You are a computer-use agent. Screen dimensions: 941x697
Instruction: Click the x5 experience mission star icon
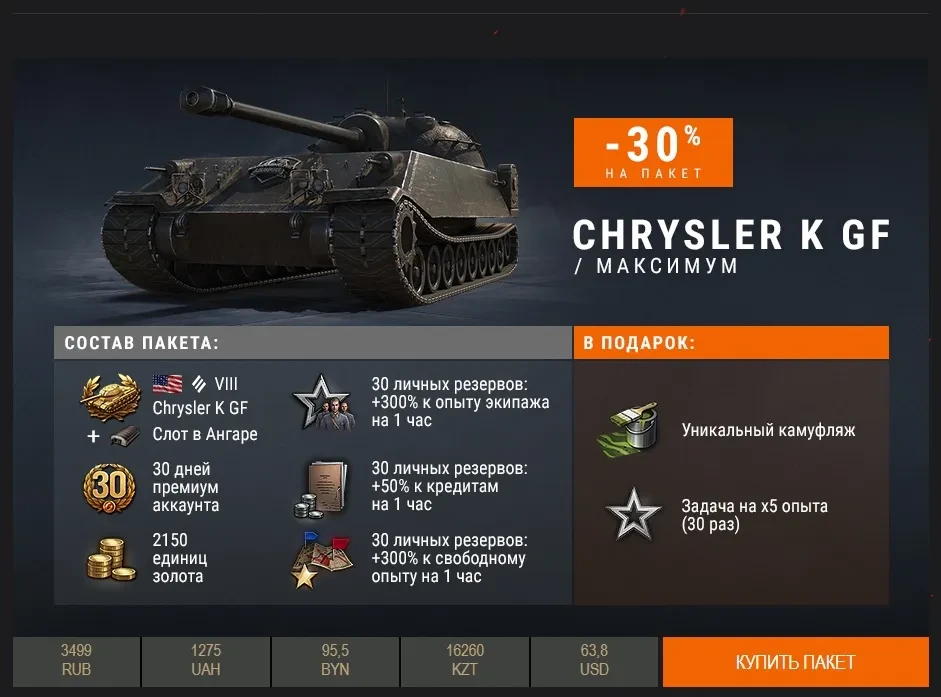click(633, 515)
